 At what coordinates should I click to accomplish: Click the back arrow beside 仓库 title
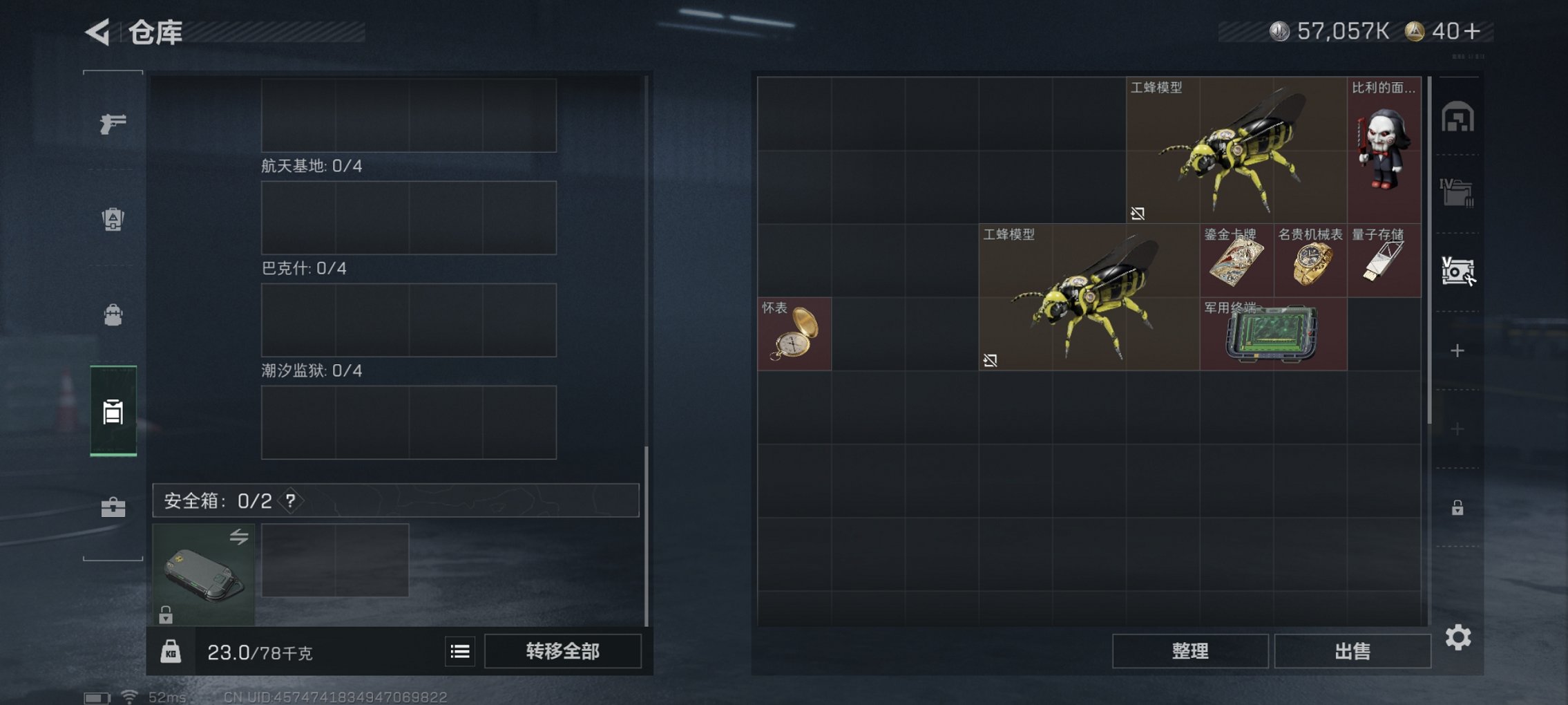tap(97, 31)
